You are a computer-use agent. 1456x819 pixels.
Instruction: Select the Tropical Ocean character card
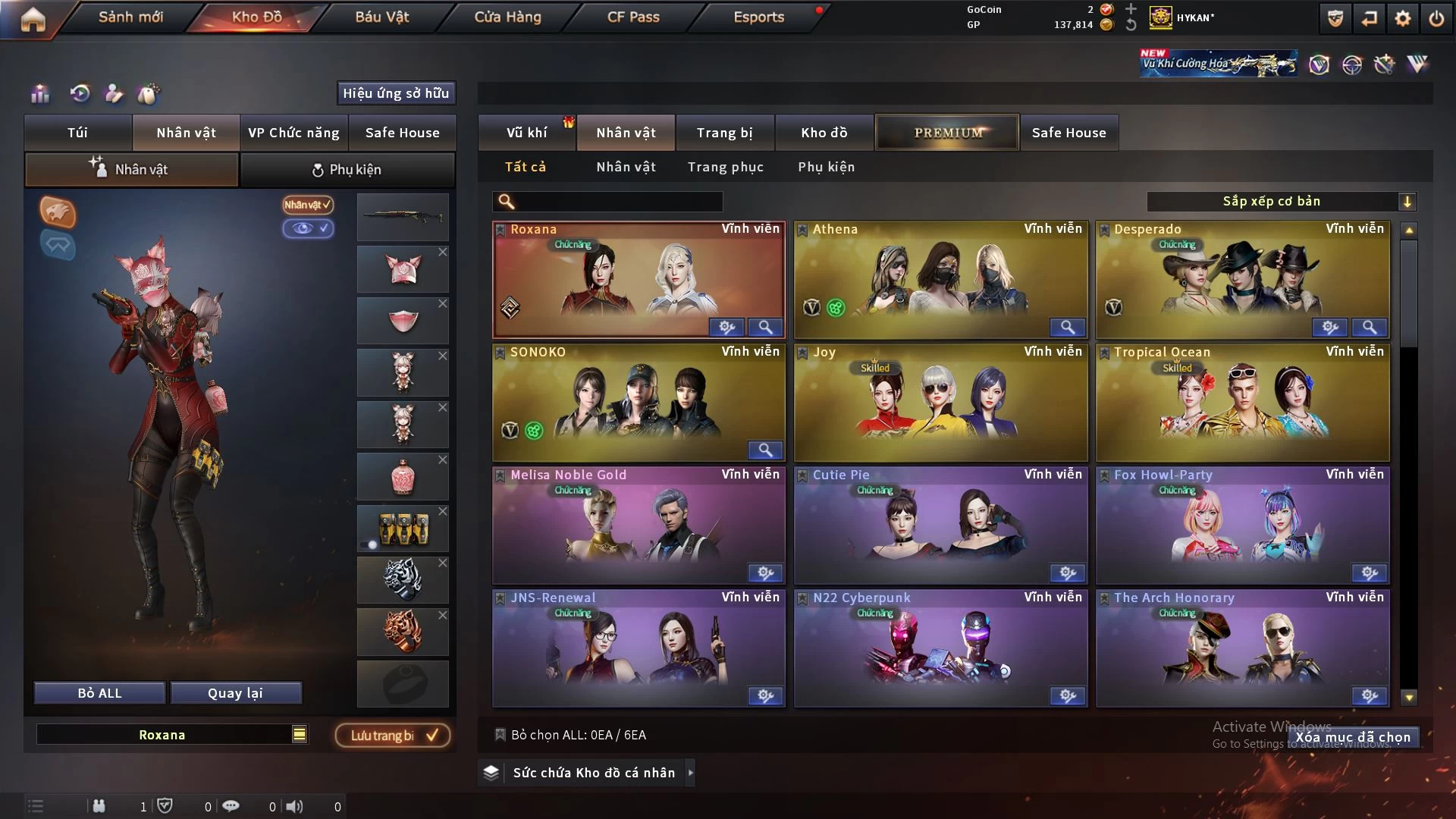(1242, 402)
